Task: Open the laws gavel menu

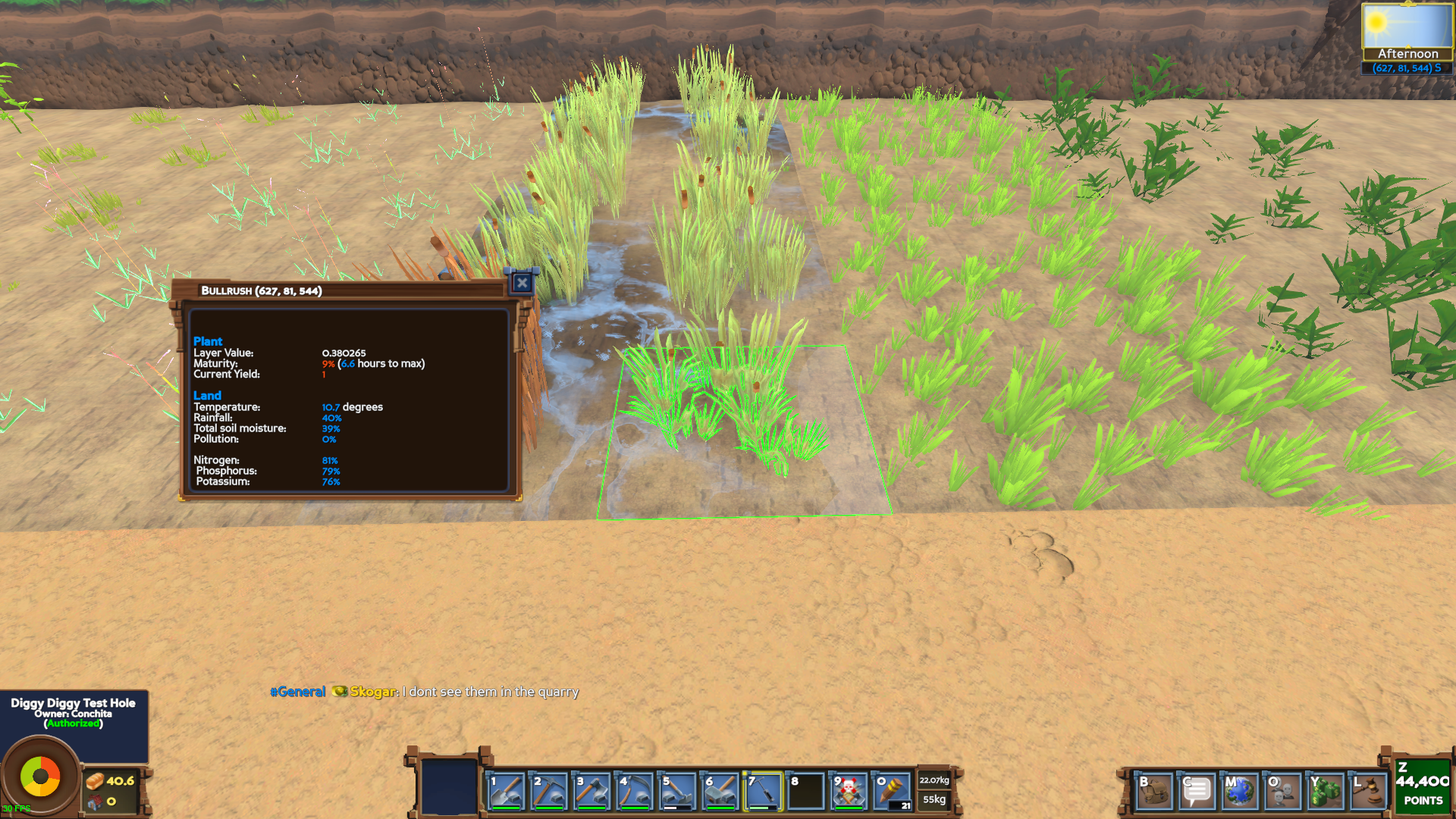Action: [x=1368, y=792]
